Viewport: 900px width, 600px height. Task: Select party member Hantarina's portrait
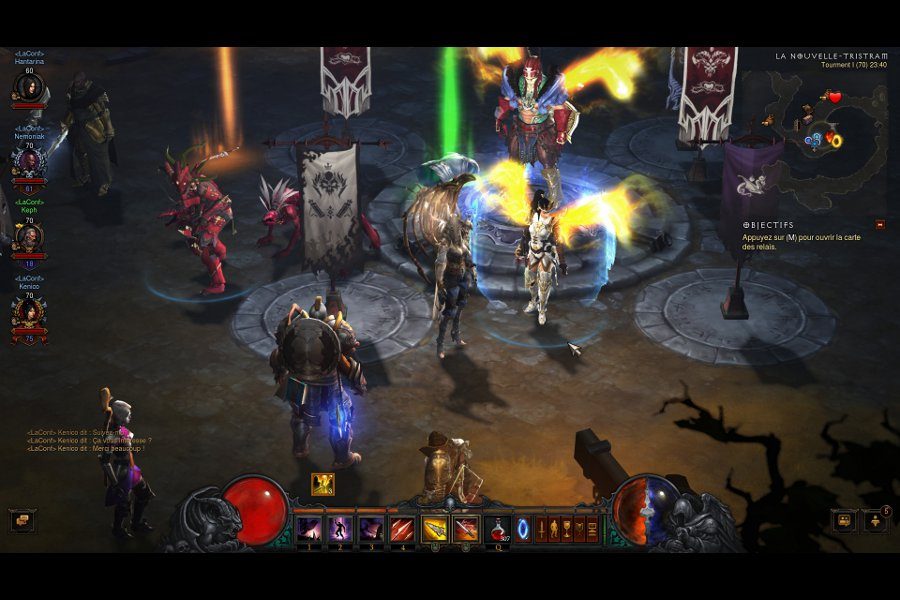tap(29, 90)
